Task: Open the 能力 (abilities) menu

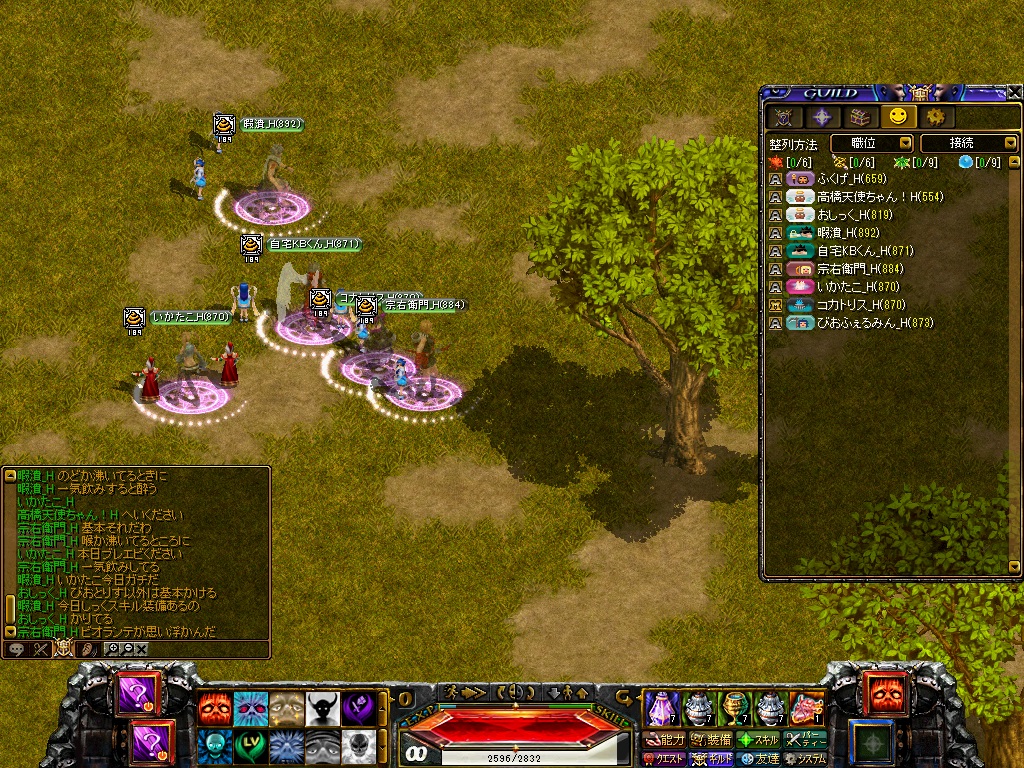Action: (x=665, y=740)
